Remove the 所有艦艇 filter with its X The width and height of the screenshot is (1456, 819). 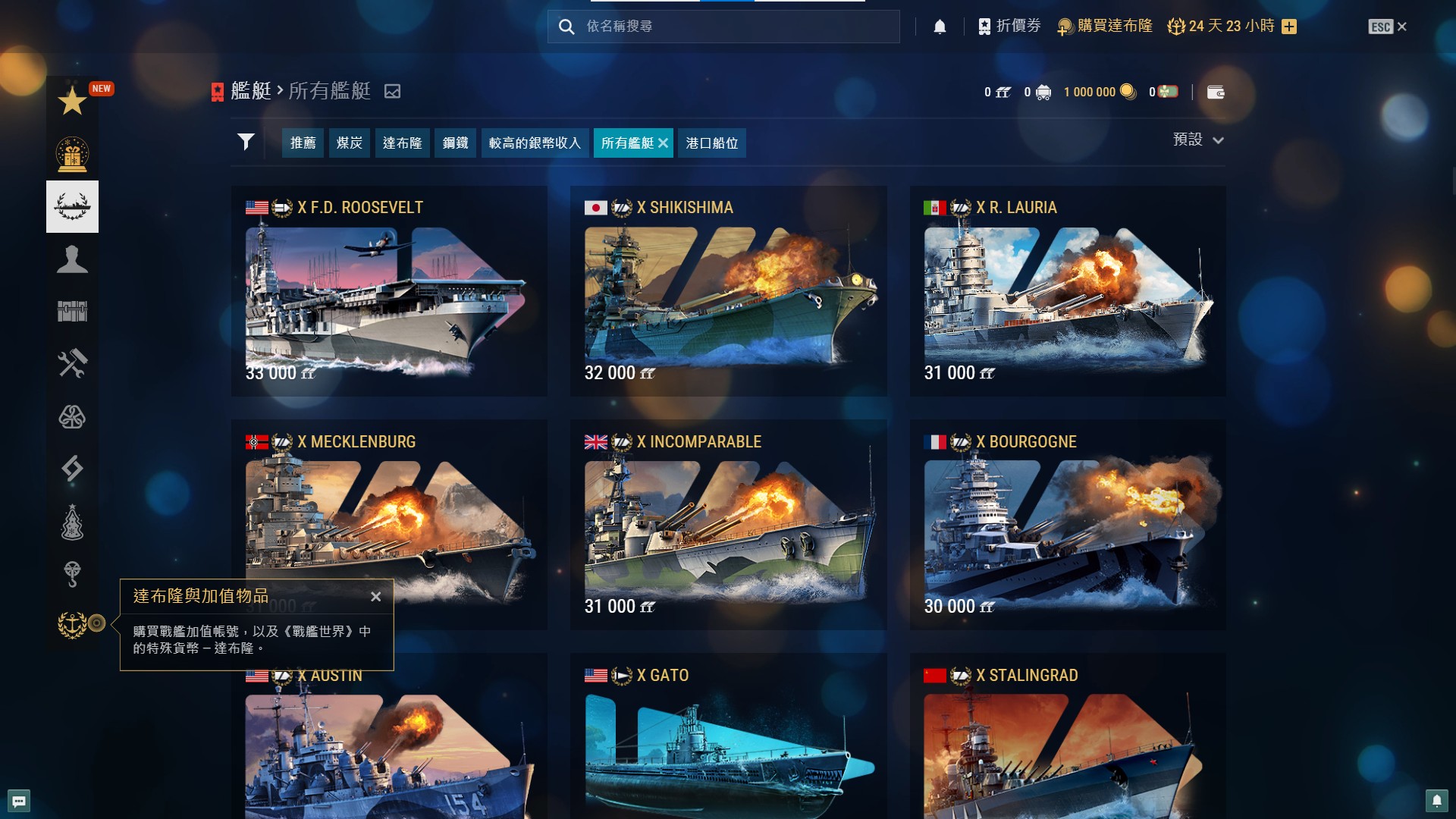[x=663, y=143]
